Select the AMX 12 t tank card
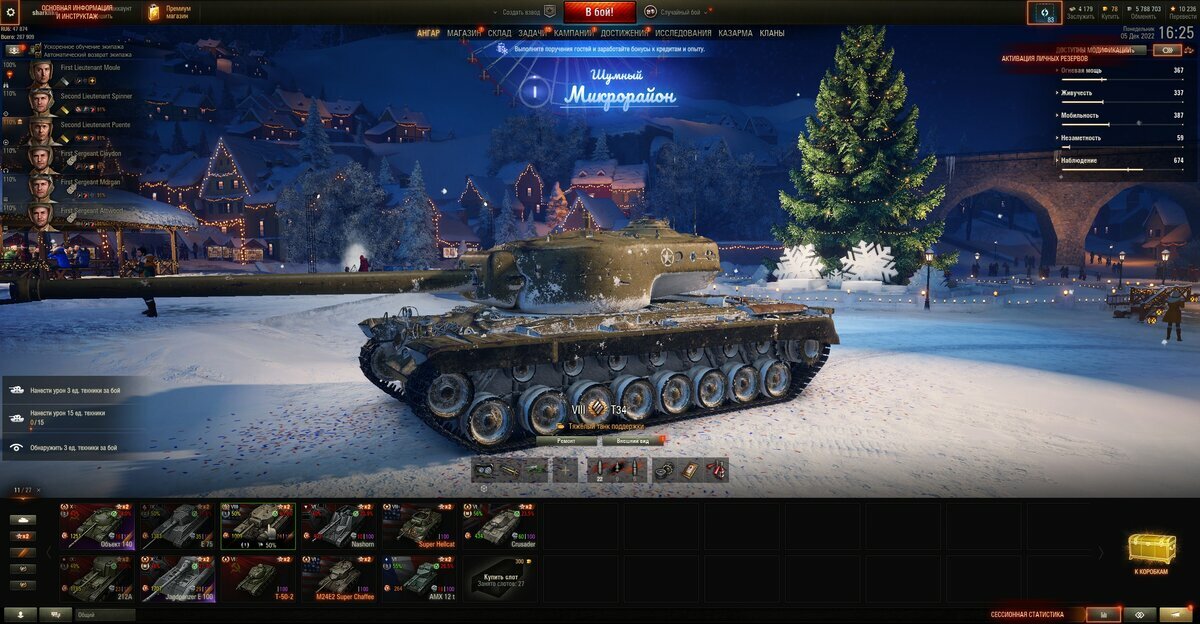Viewport: 1200px width, 624px height. pos(418,578)
